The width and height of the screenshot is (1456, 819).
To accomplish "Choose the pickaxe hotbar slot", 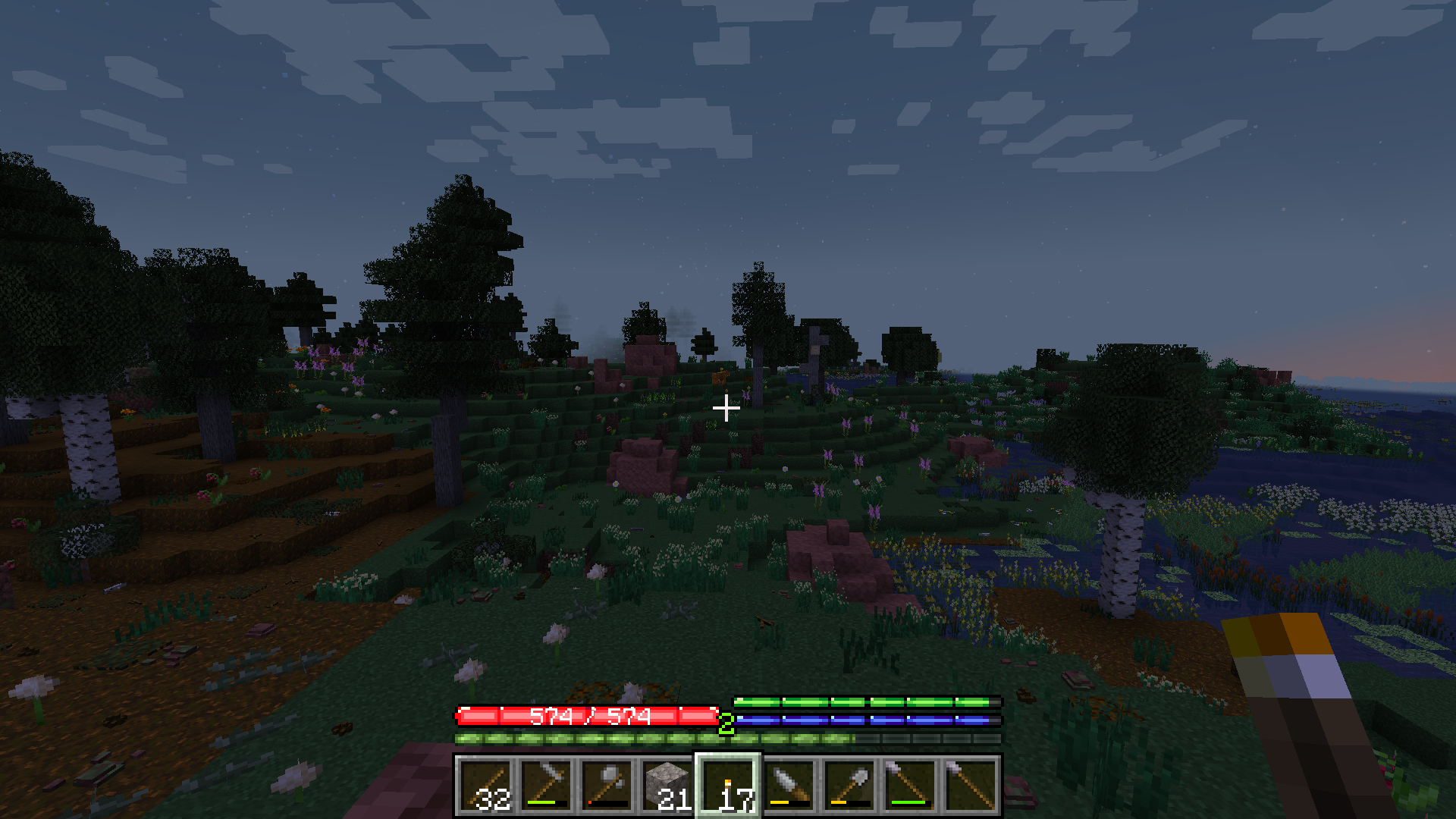I will pyautogui.click(x=546, y=786).
